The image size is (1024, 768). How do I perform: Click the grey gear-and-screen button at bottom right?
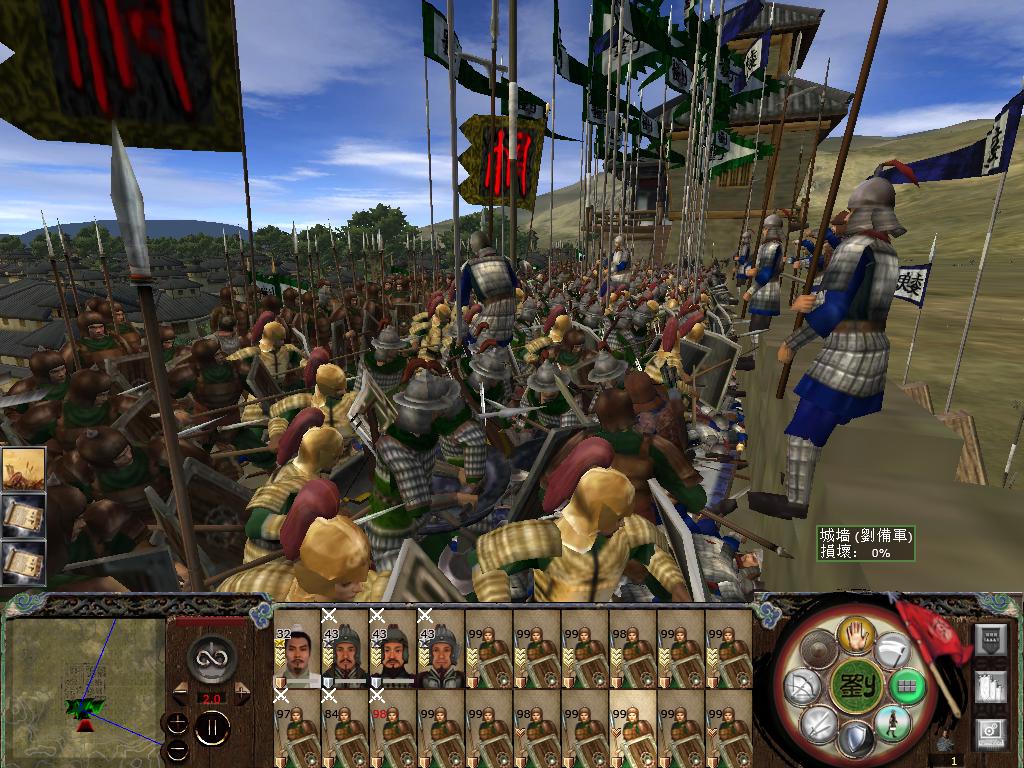coord(989,732)
